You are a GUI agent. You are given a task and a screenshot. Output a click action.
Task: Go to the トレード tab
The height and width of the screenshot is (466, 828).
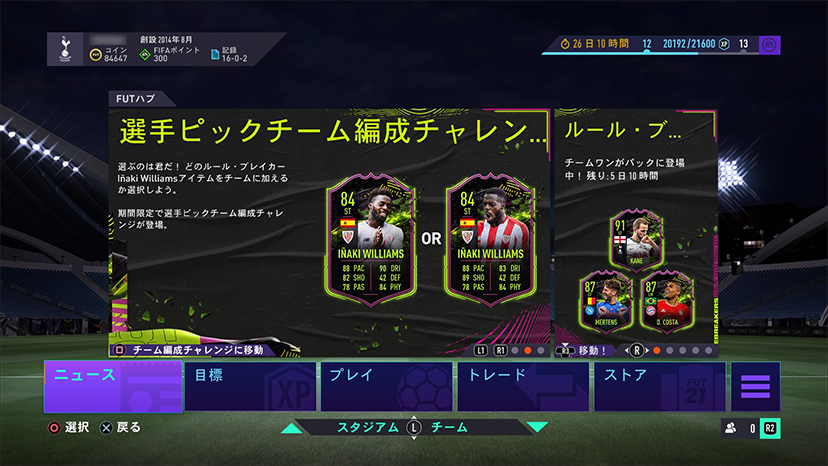[524, 386]
